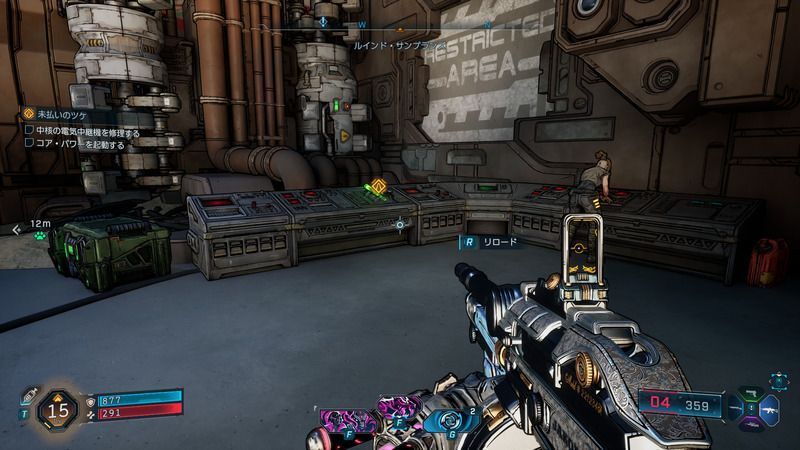
Task: Select the green paw print distance marker
Action: (40, 237)
